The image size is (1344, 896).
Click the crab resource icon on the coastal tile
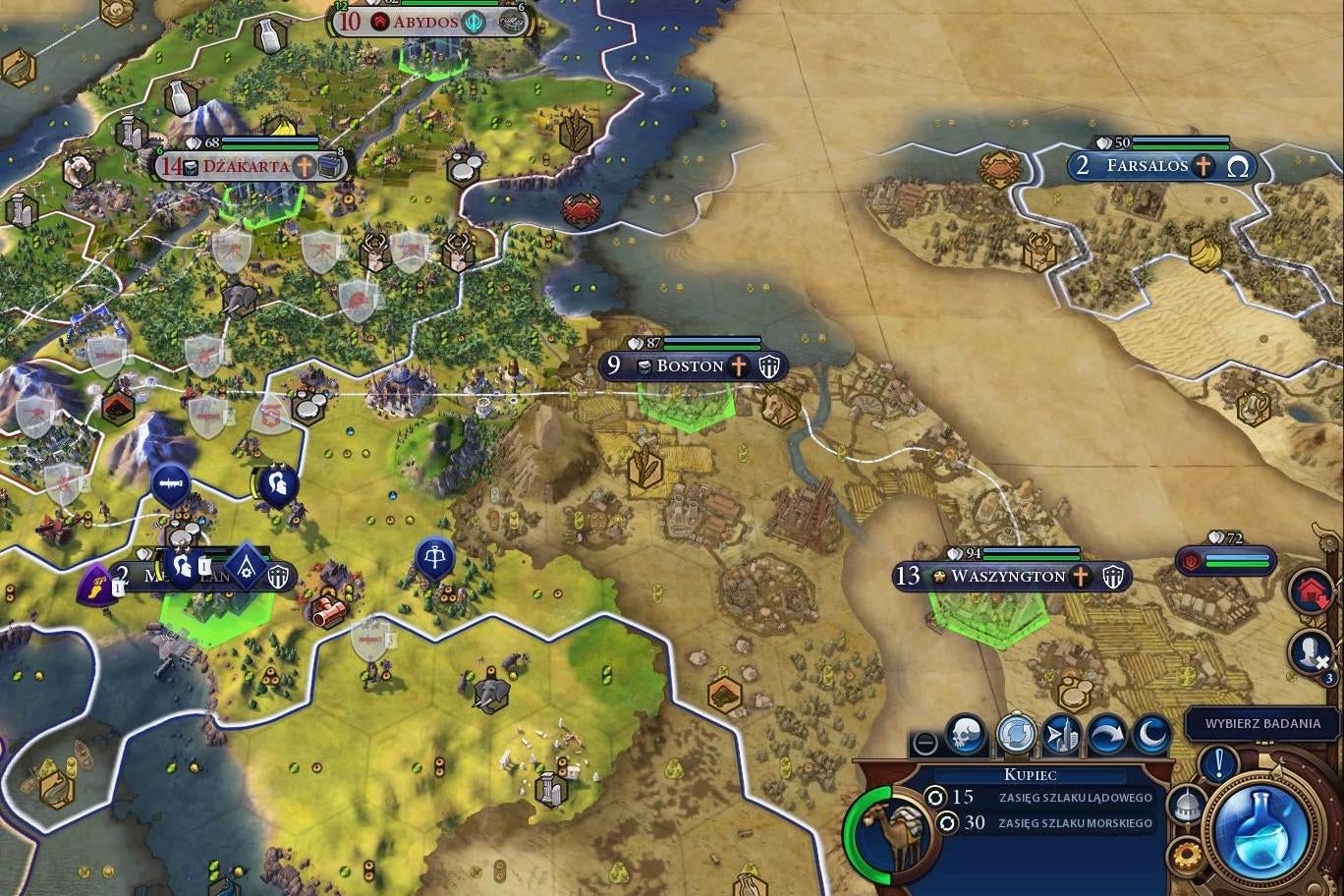click(583, 209)
